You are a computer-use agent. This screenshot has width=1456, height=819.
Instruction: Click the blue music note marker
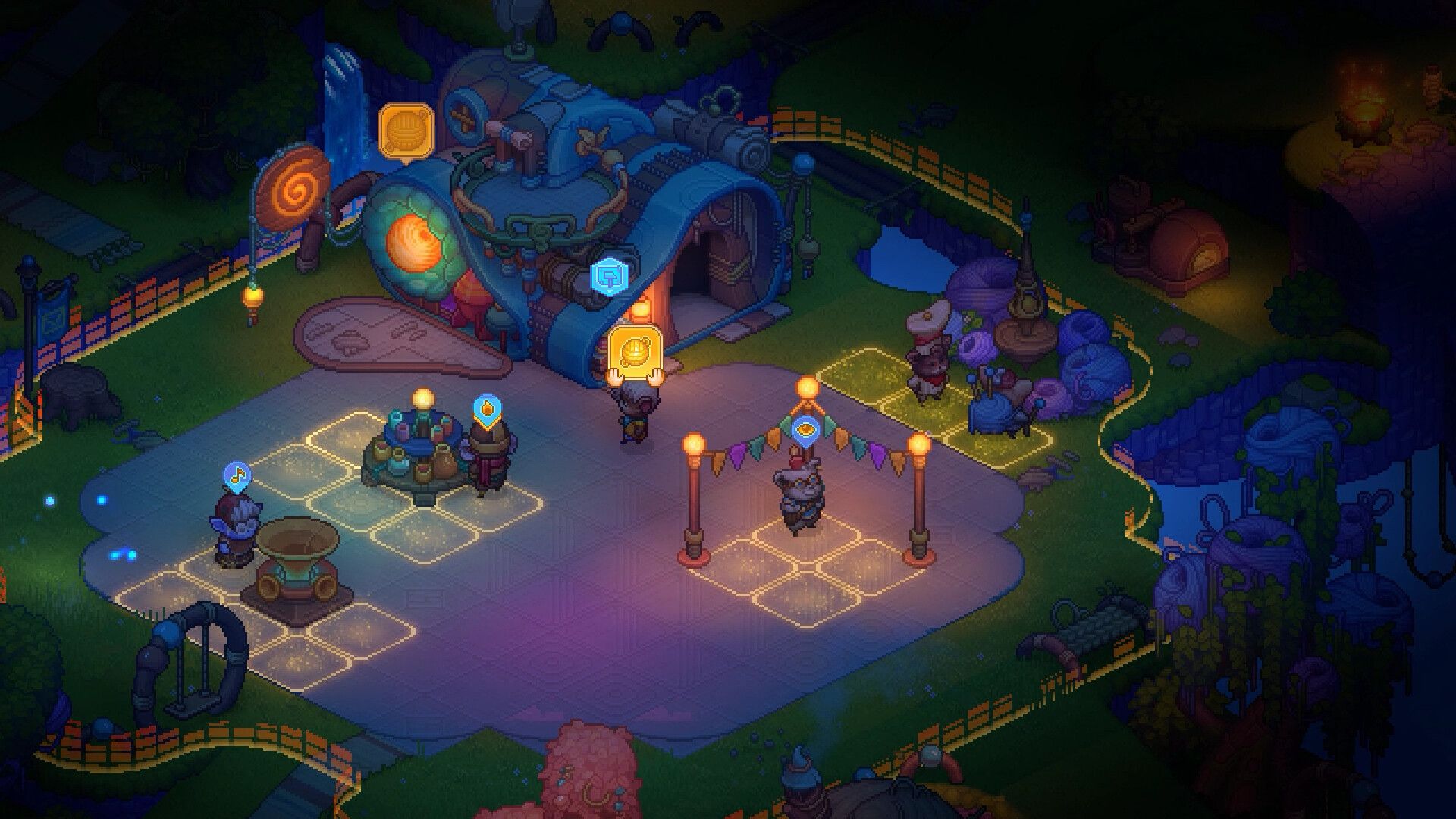237,475
